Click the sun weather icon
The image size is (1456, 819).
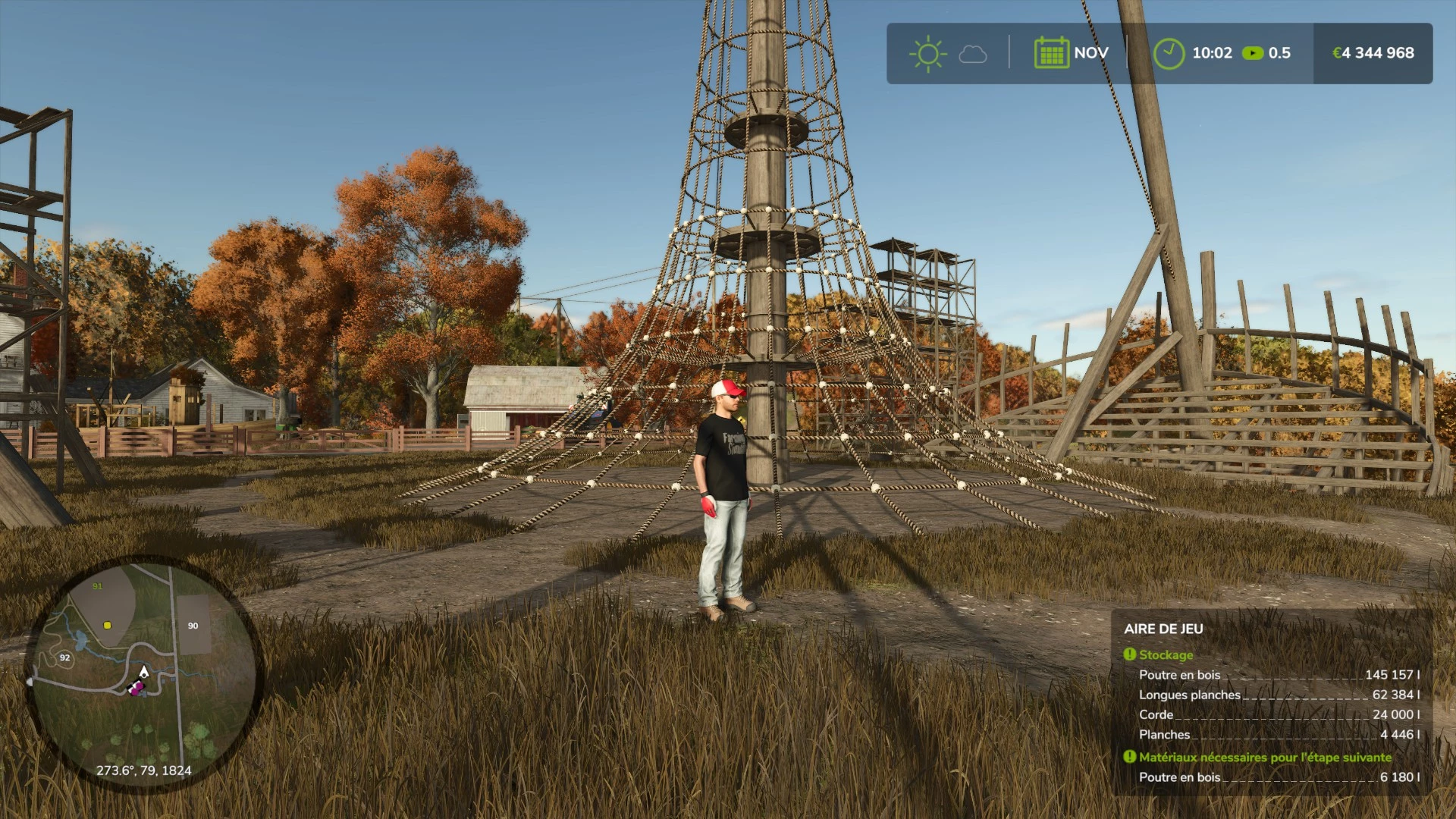[x=927, y=53]
